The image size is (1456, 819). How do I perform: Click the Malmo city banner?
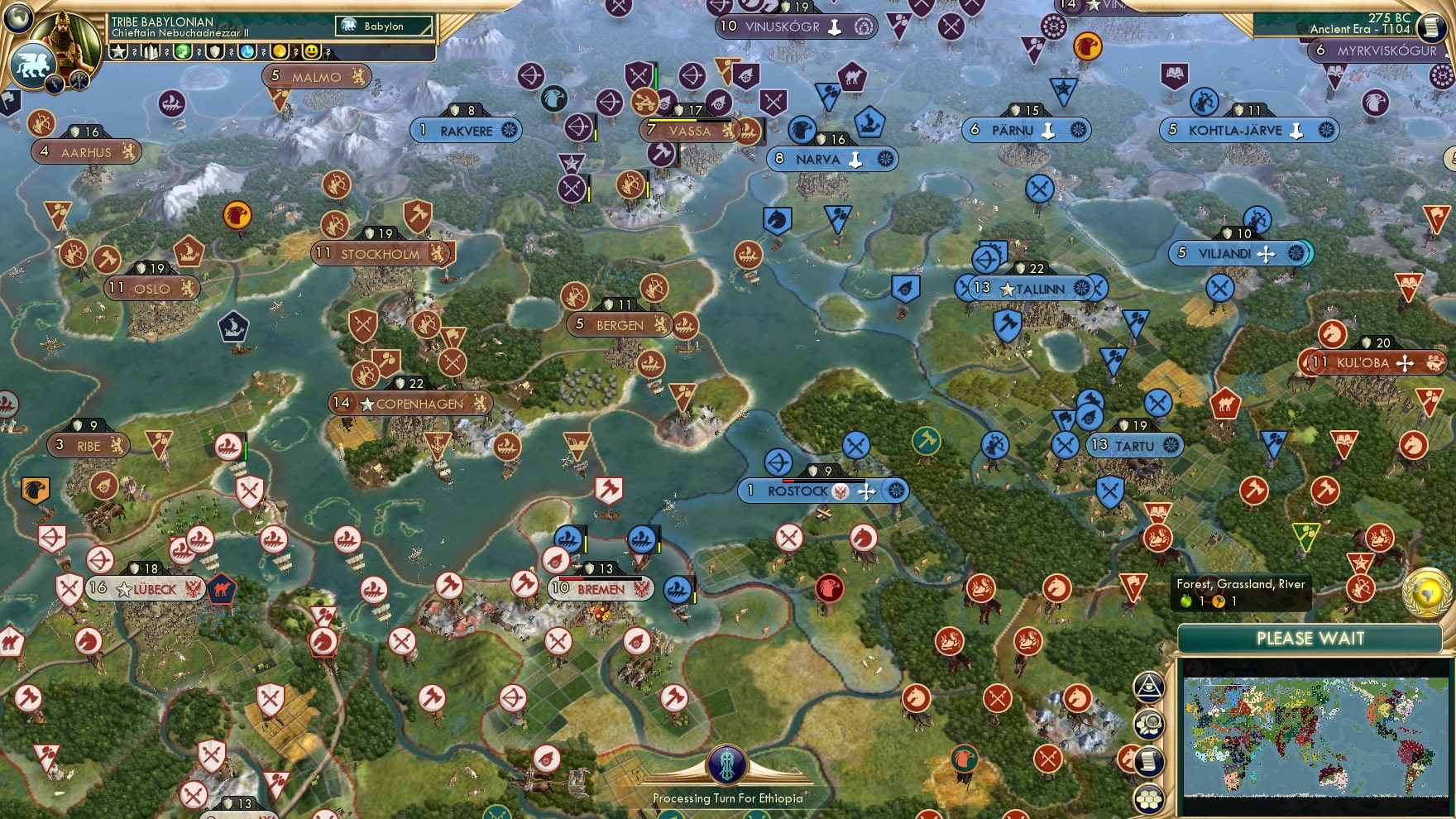point(314,76)
